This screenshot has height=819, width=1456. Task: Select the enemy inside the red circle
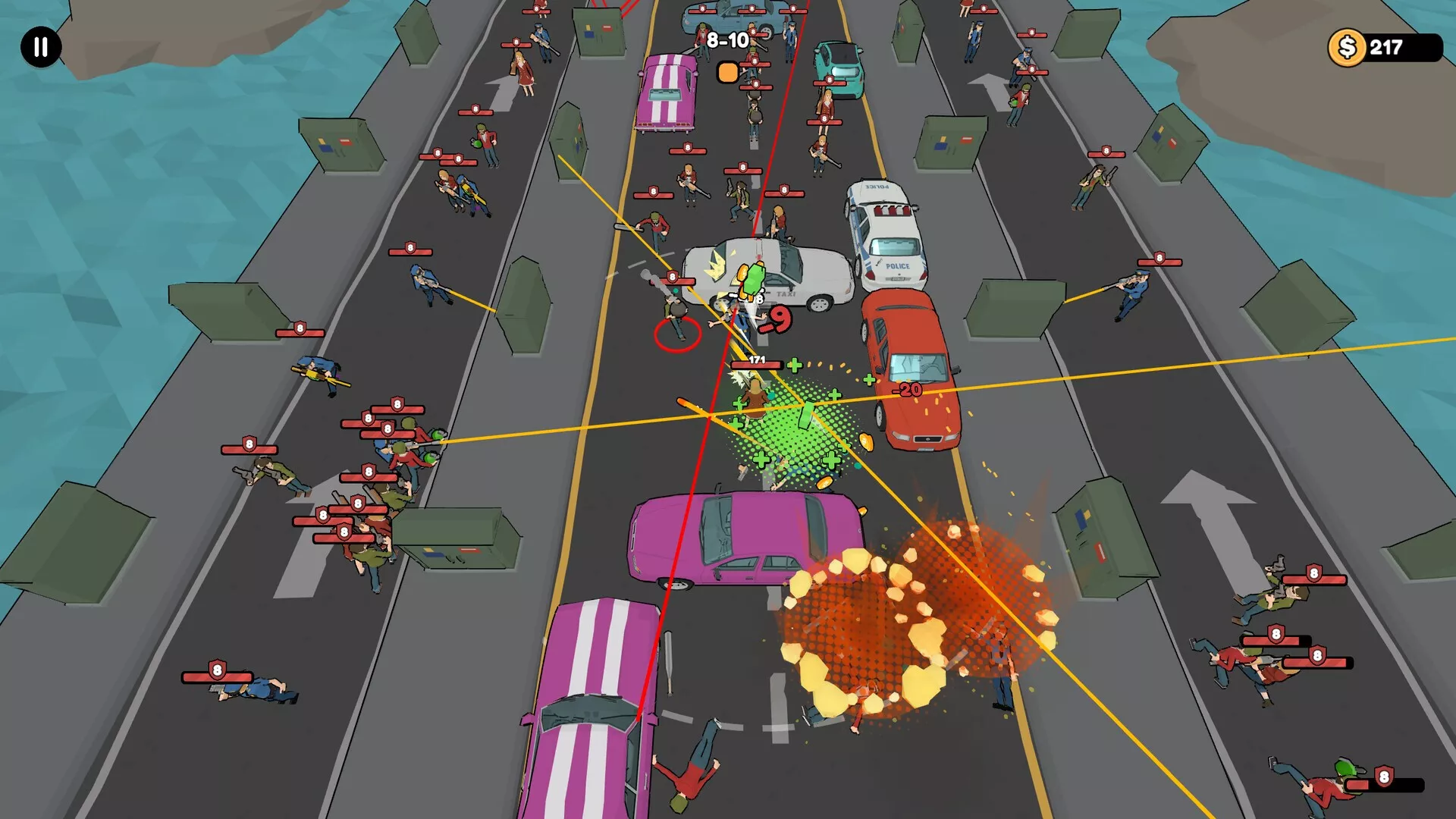pos(677,332)
